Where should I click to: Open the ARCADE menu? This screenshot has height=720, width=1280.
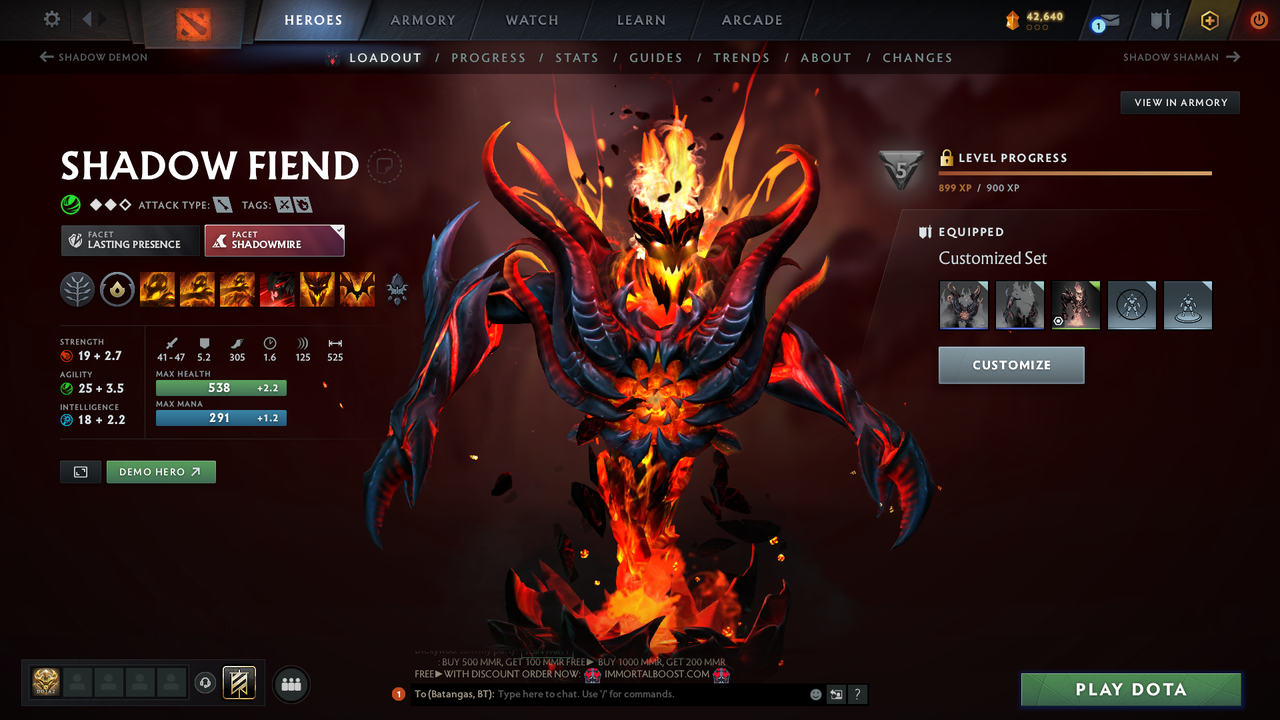[751, 20]
